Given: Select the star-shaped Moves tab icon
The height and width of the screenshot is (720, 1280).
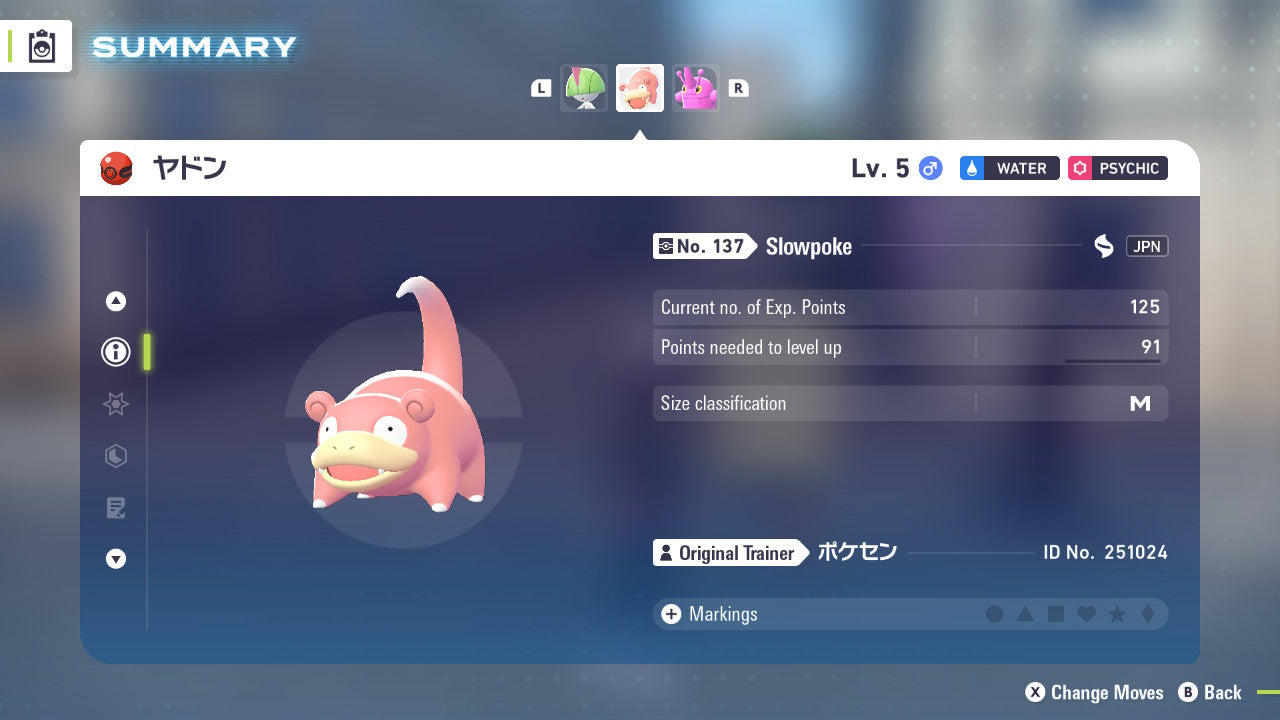Looking at the screenshot, I should click(115, 404).
